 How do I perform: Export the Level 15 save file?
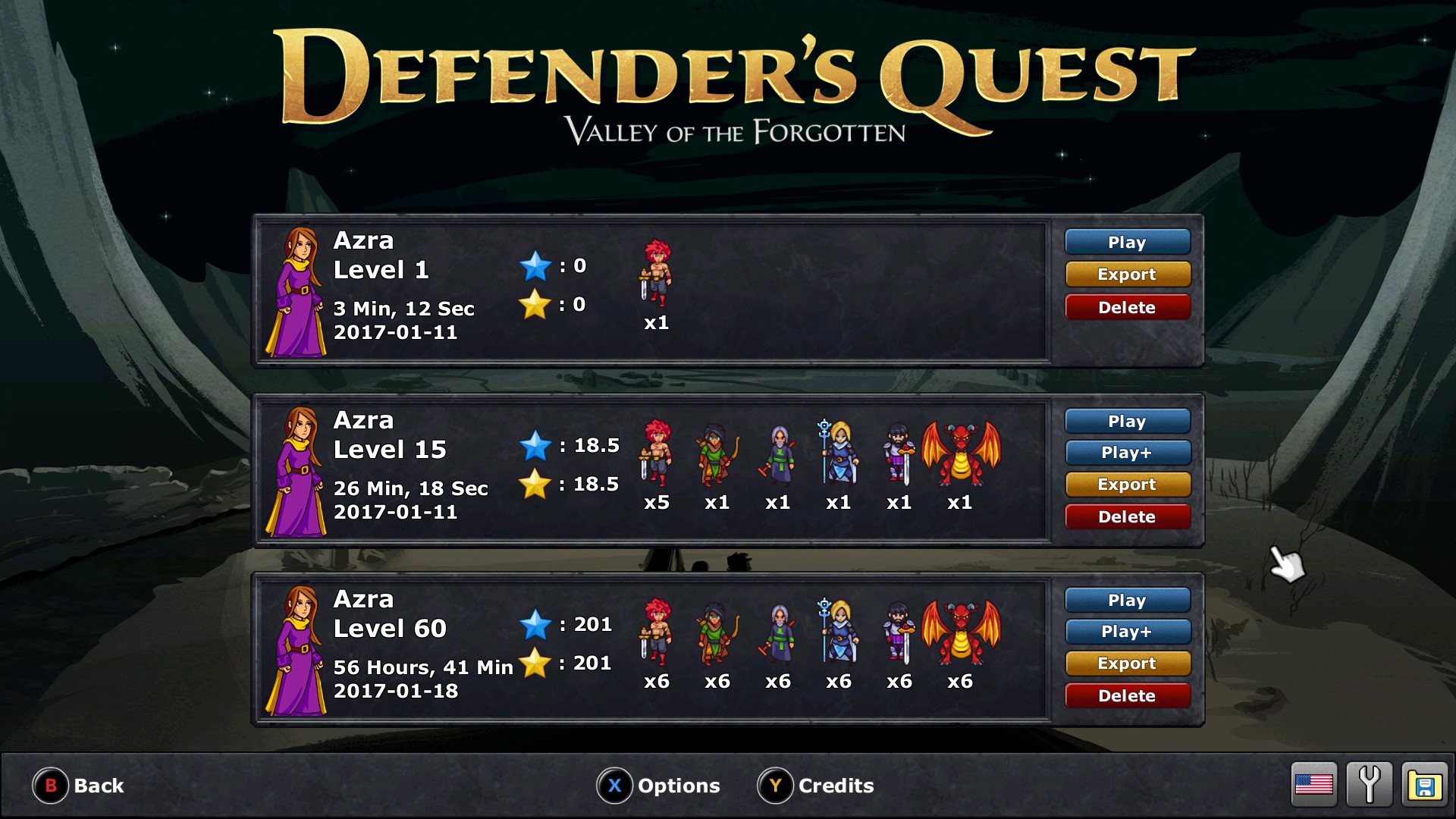(x=1127, y=485)
